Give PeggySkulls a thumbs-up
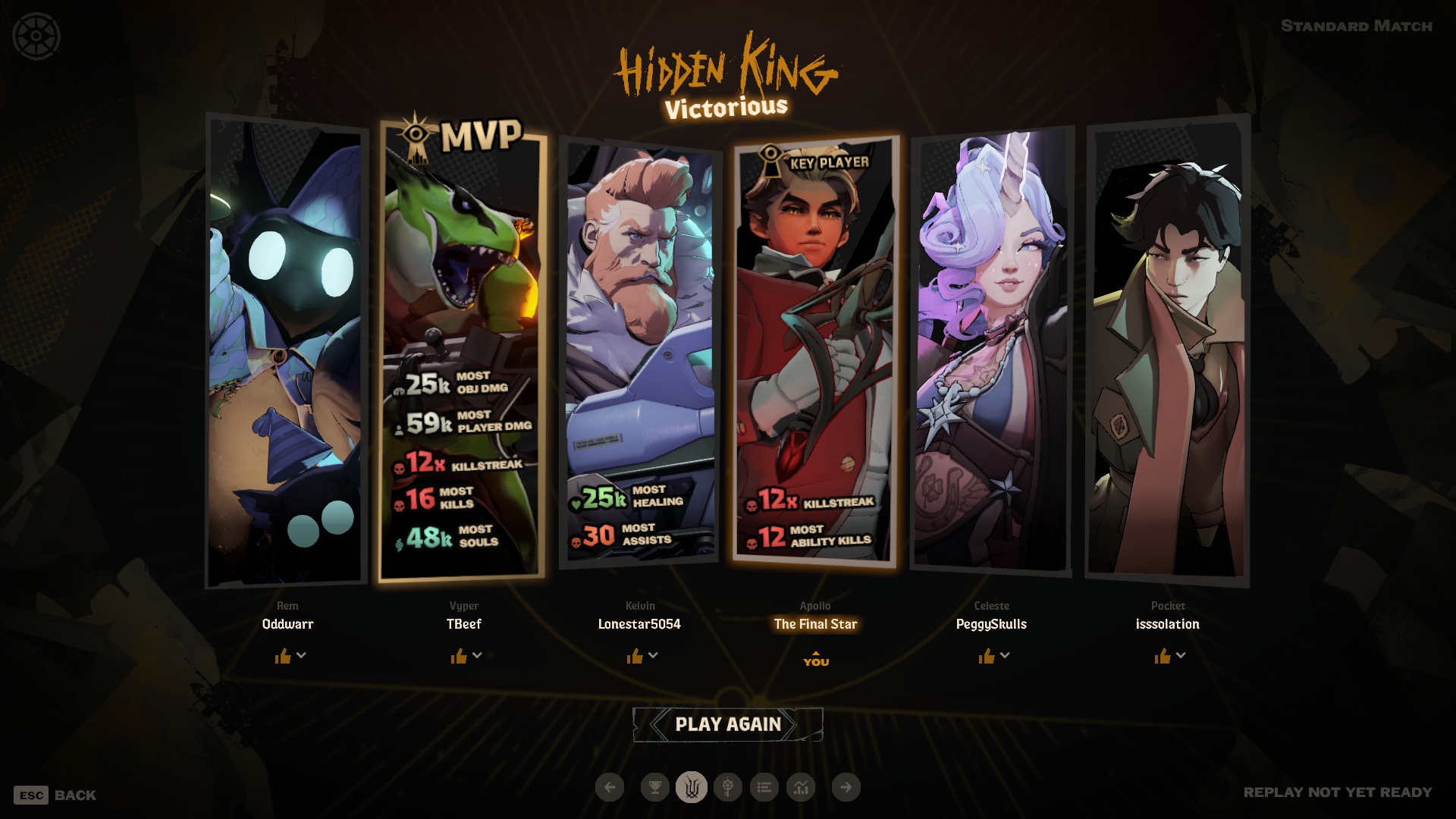Image resolution: width=1456 pixels, height=819 pixels. pos(986,656)
